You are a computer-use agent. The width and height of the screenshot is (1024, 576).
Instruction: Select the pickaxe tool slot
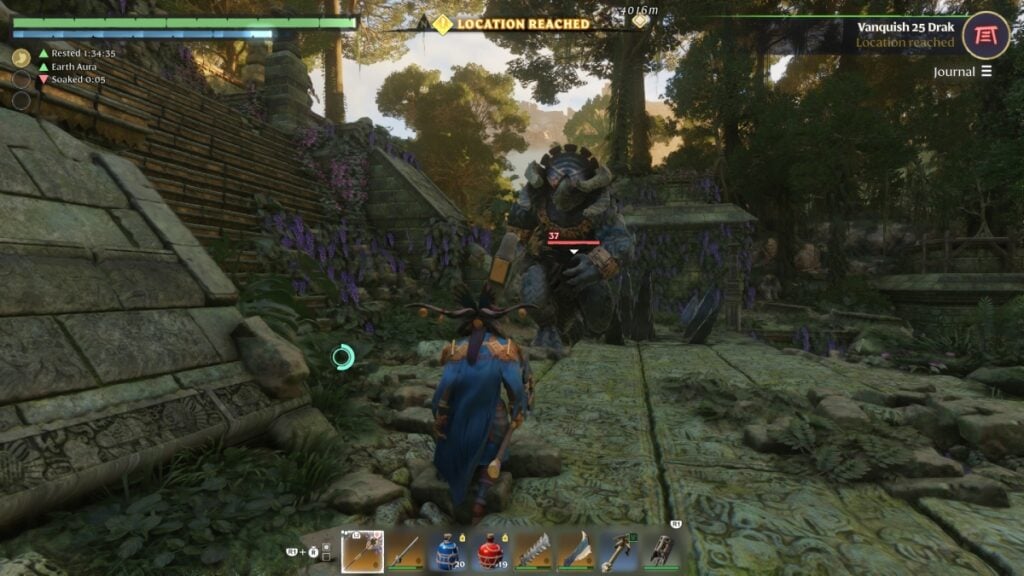tap(618, 551)
